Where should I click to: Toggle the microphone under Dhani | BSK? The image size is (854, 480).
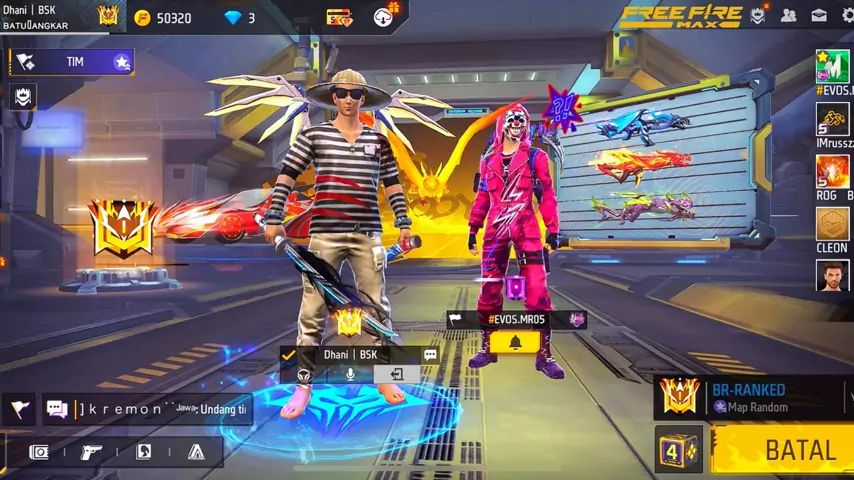(350, 374)
